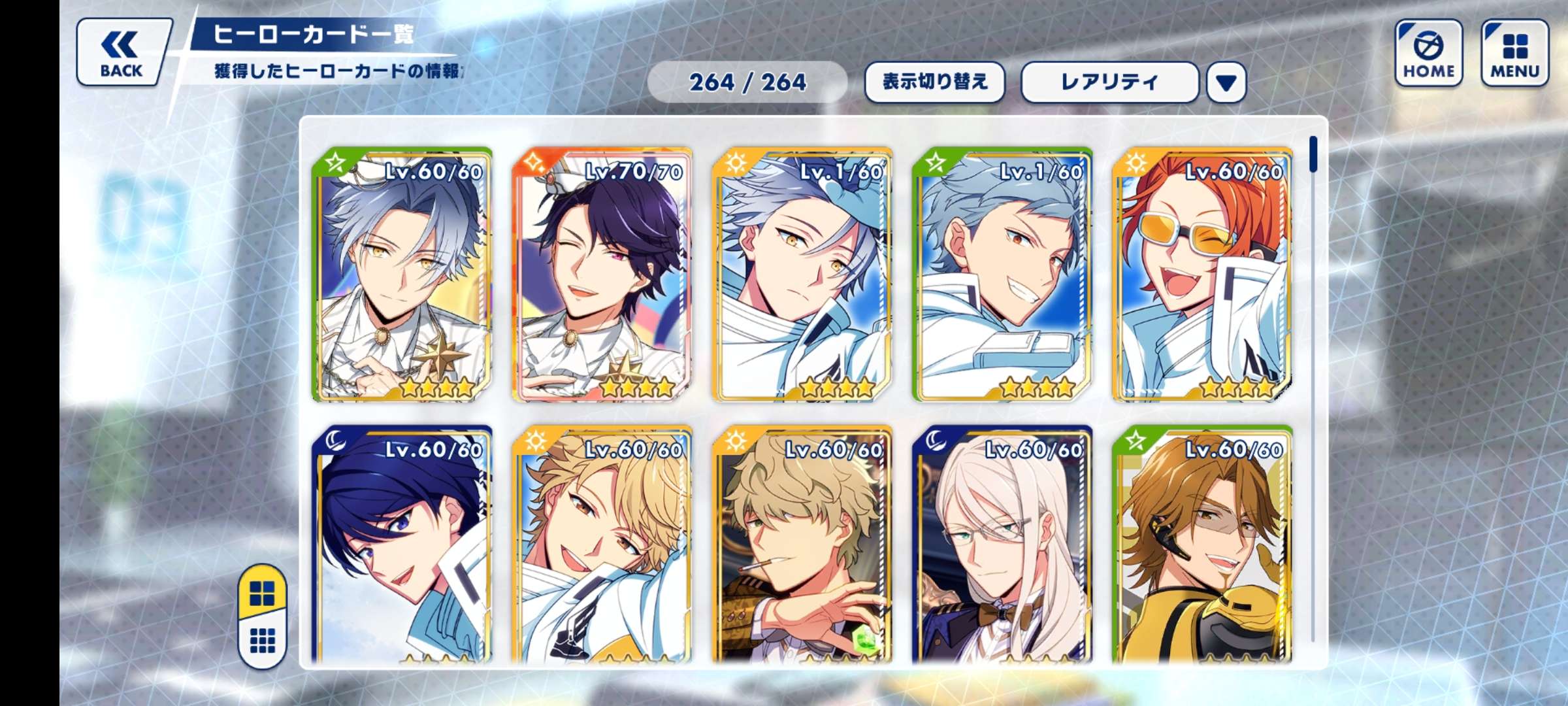Viewport: 1568px width, 706px height.
Task: Choose the long white-haired hero with glasses
Action: pos(1002,546)
